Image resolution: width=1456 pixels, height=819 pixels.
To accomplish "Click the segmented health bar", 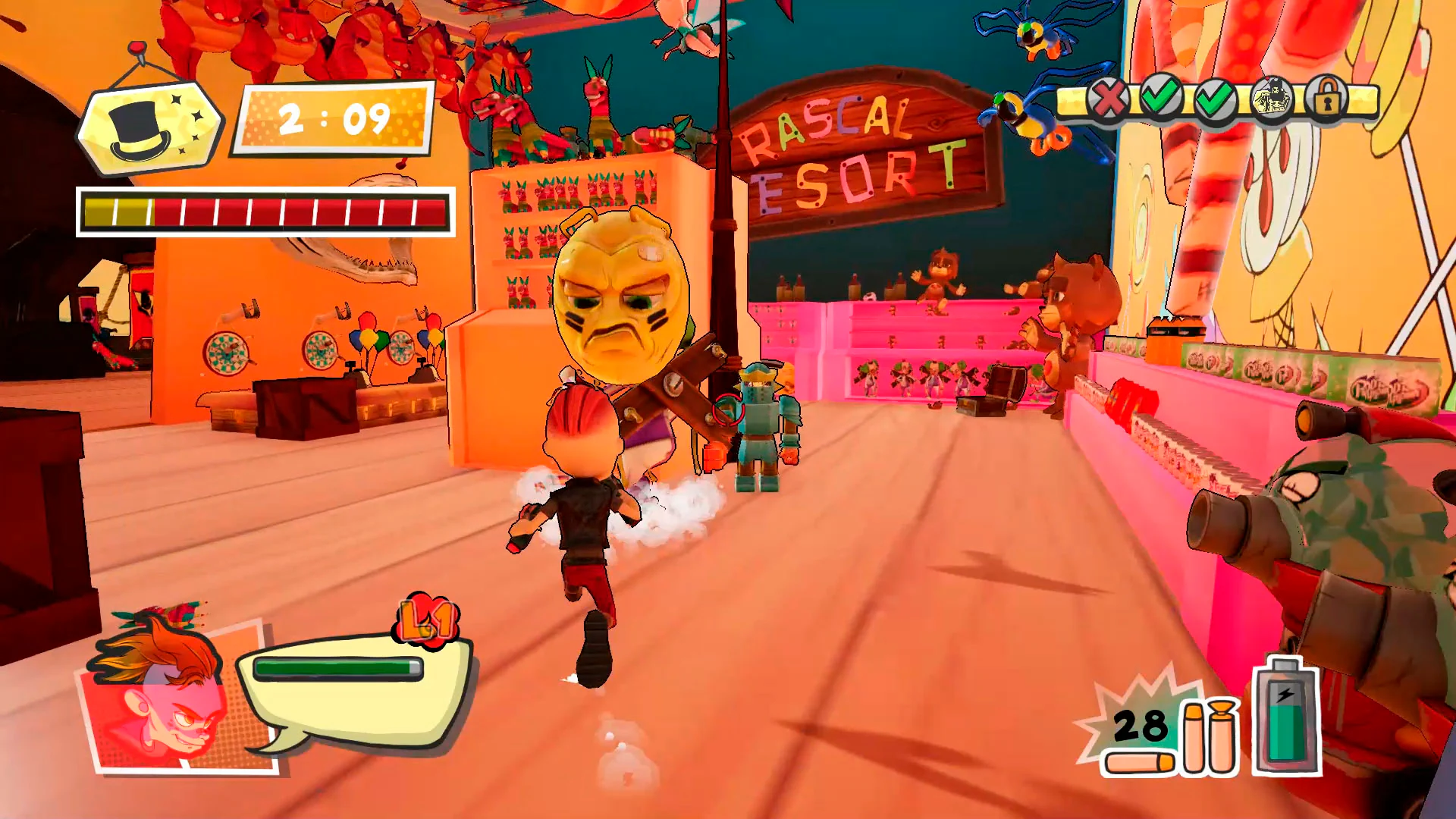I will 265,213.
